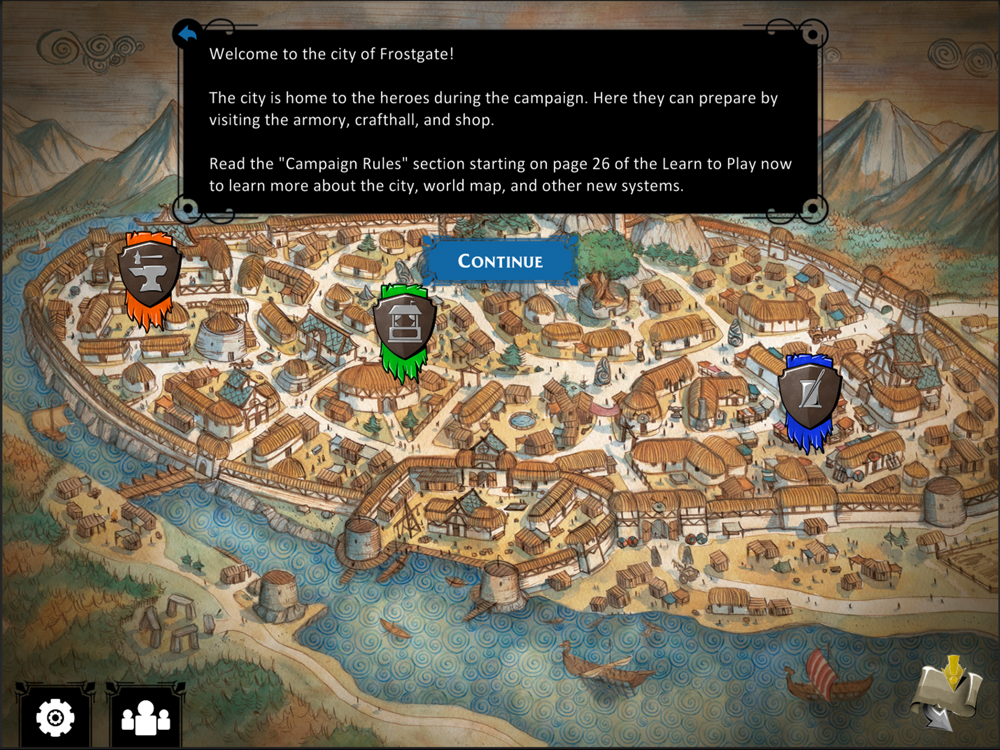Image resolution: width=1000 pixels, height=750 pixels.
Task: Go back with the blue arrow
Action: tap(187, 34)
